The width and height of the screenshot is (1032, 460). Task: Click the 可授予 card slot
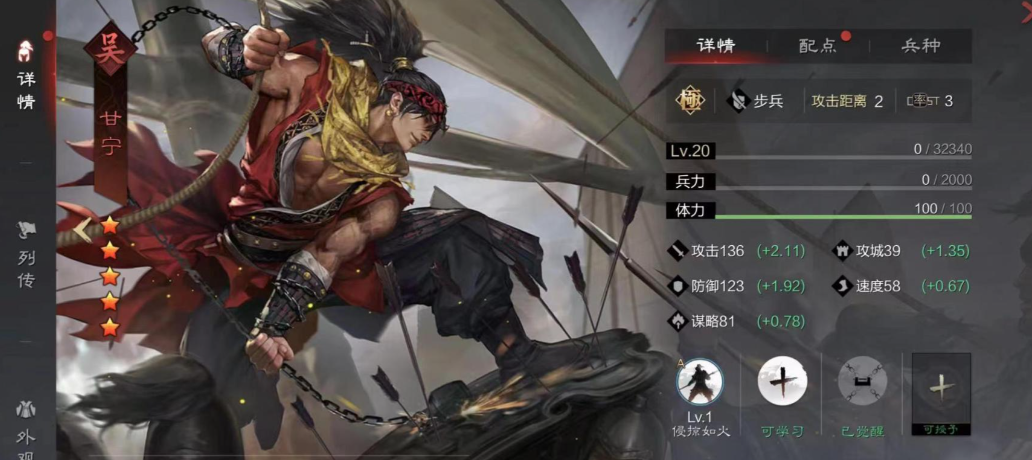click(941, 388)
